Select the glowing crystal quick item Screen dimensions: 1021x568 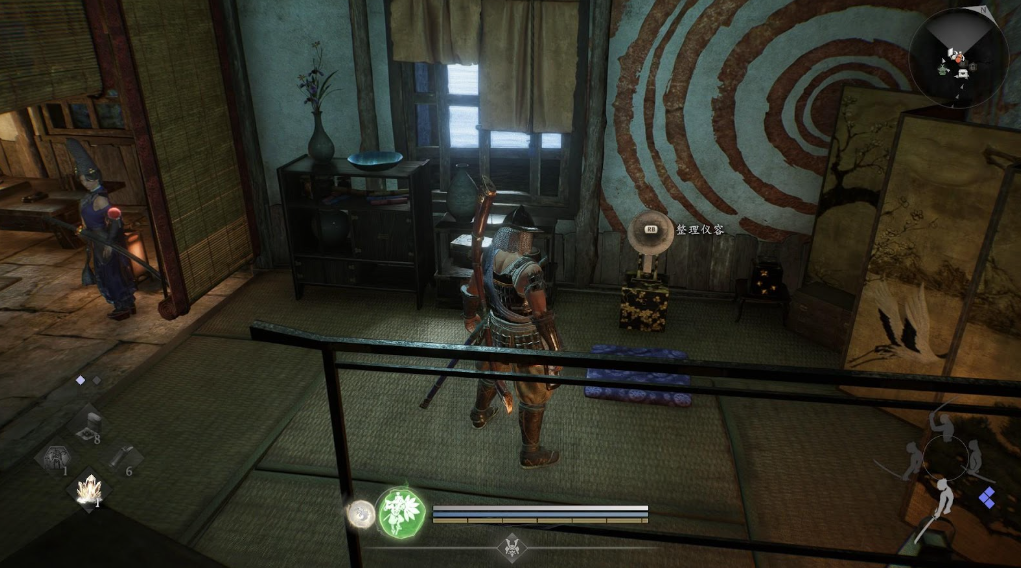pos(90,489)
